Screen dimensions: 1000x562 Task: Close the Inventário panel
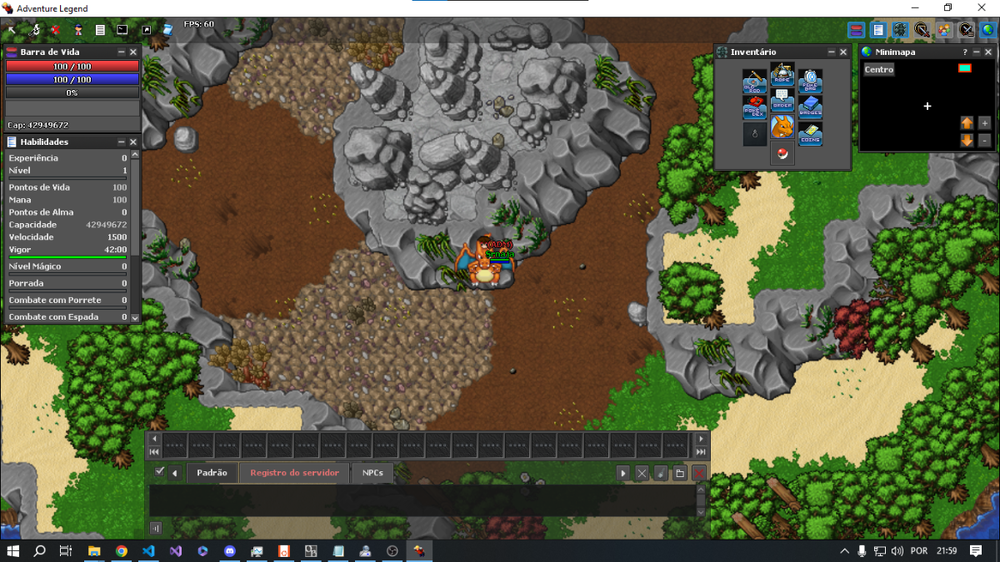pos(843,52)
